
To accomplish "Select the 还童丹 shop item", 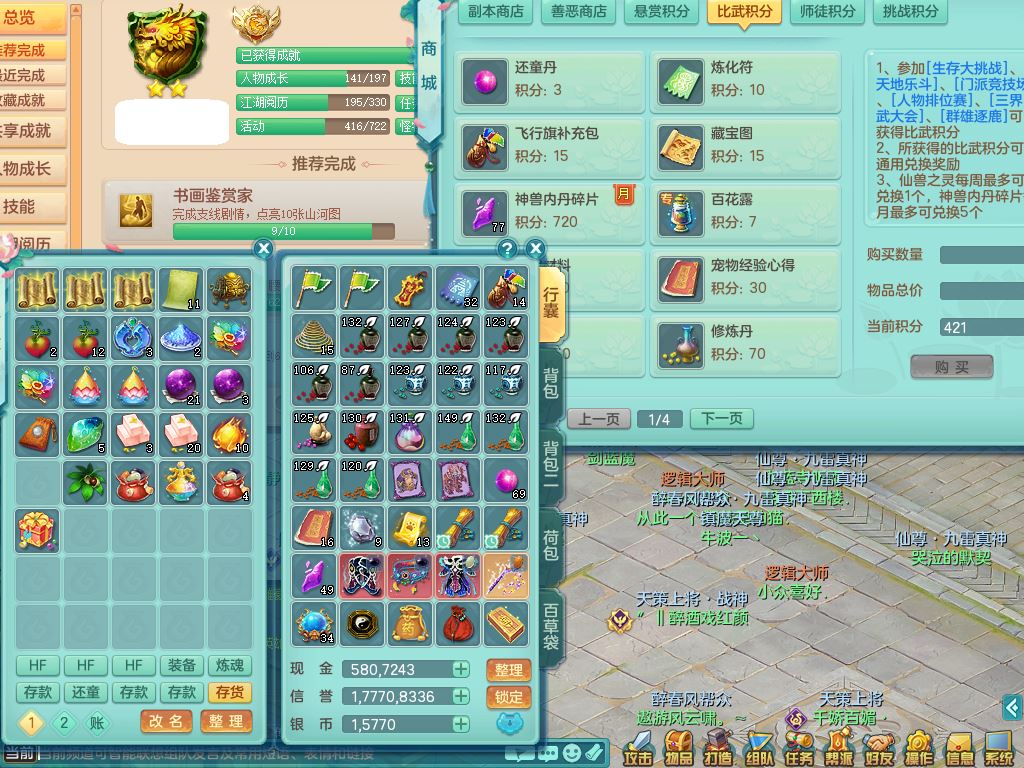I will [x=553, y=80].
